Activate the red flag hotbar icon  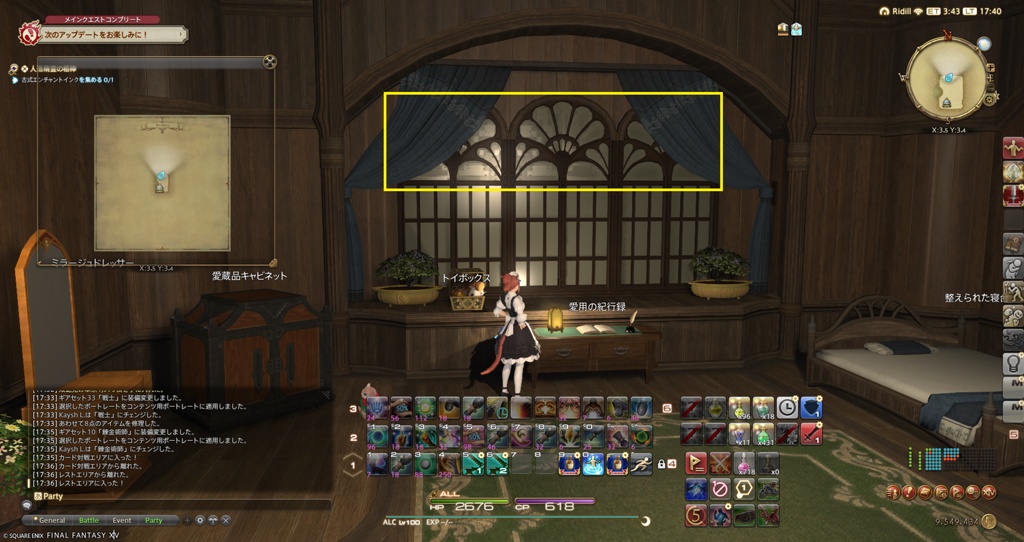tap(695, 463)
